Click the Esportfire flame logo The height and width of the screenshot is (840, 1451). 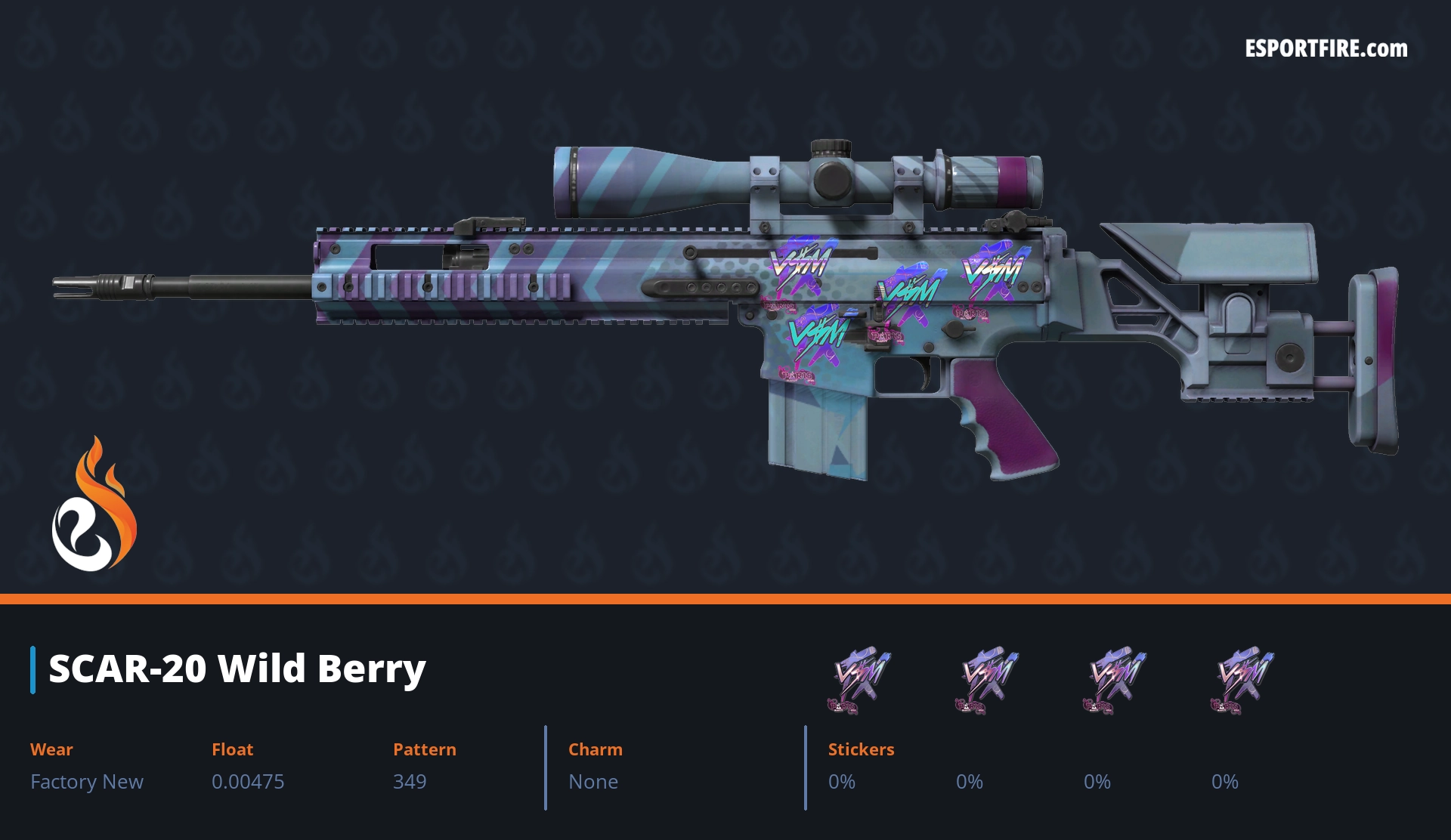tap(94, 505)
